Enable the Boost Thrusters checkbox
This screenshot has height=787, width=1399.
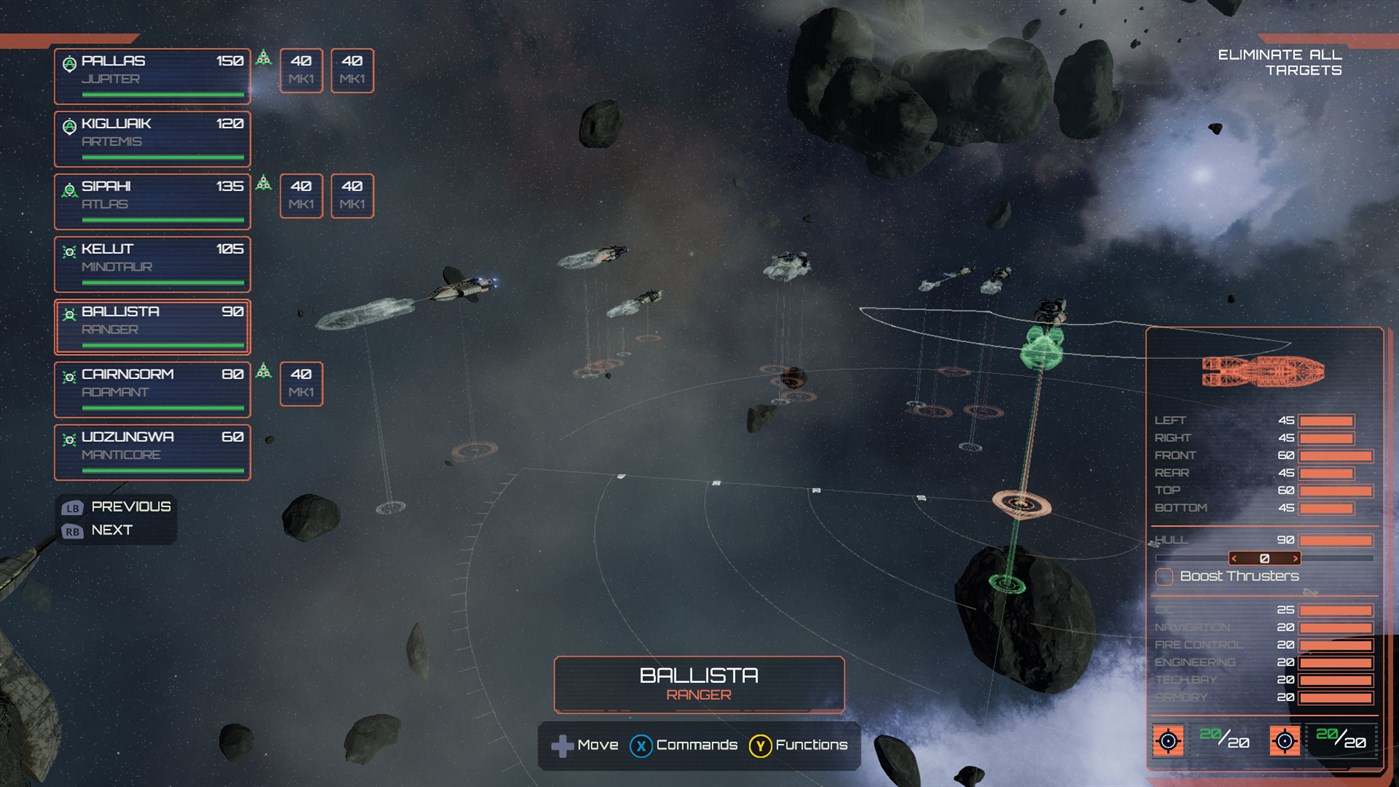pyautogui.click(x=1164, y=576)
